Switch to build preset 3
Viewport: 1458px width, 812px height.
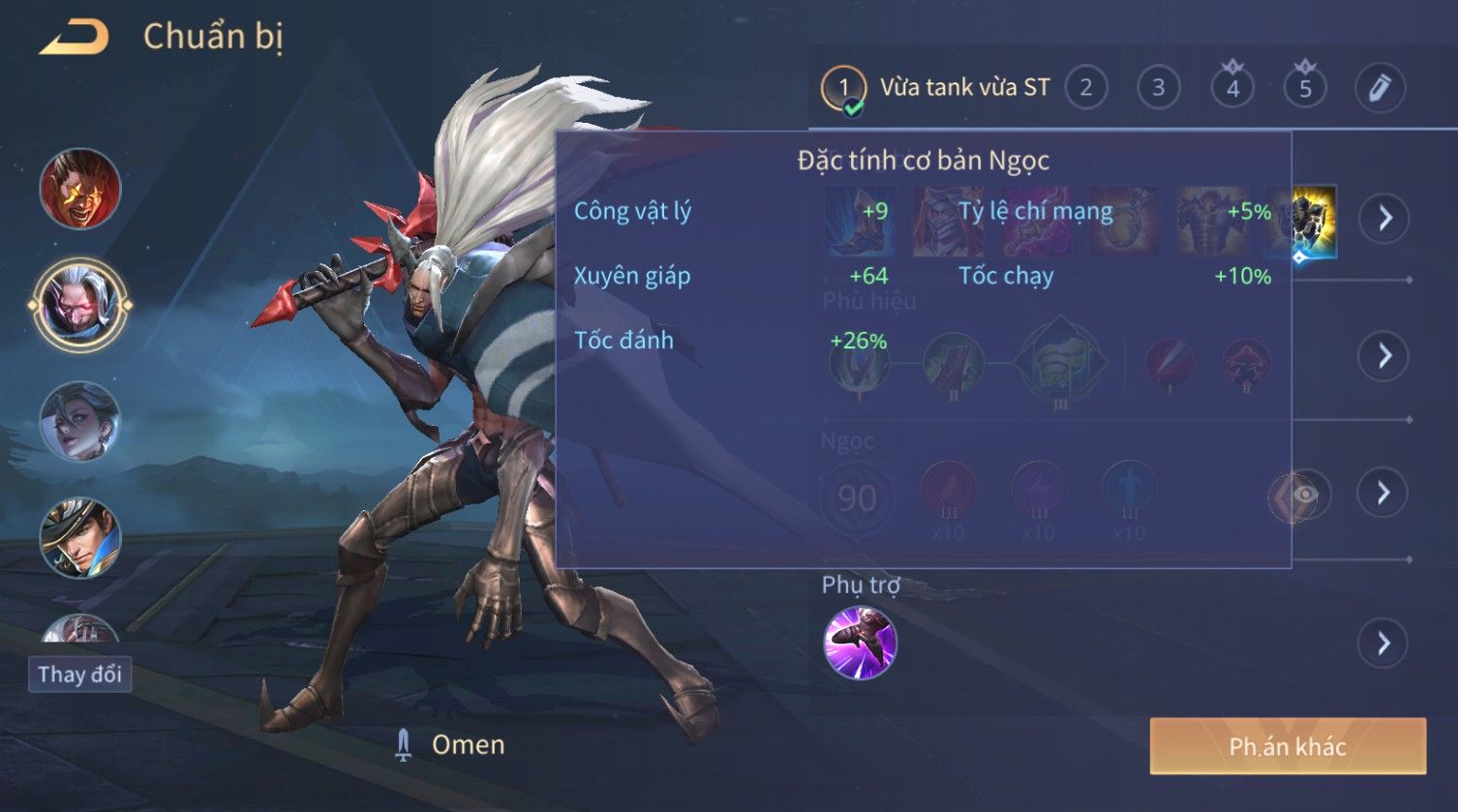click(x=1158, y=88)
